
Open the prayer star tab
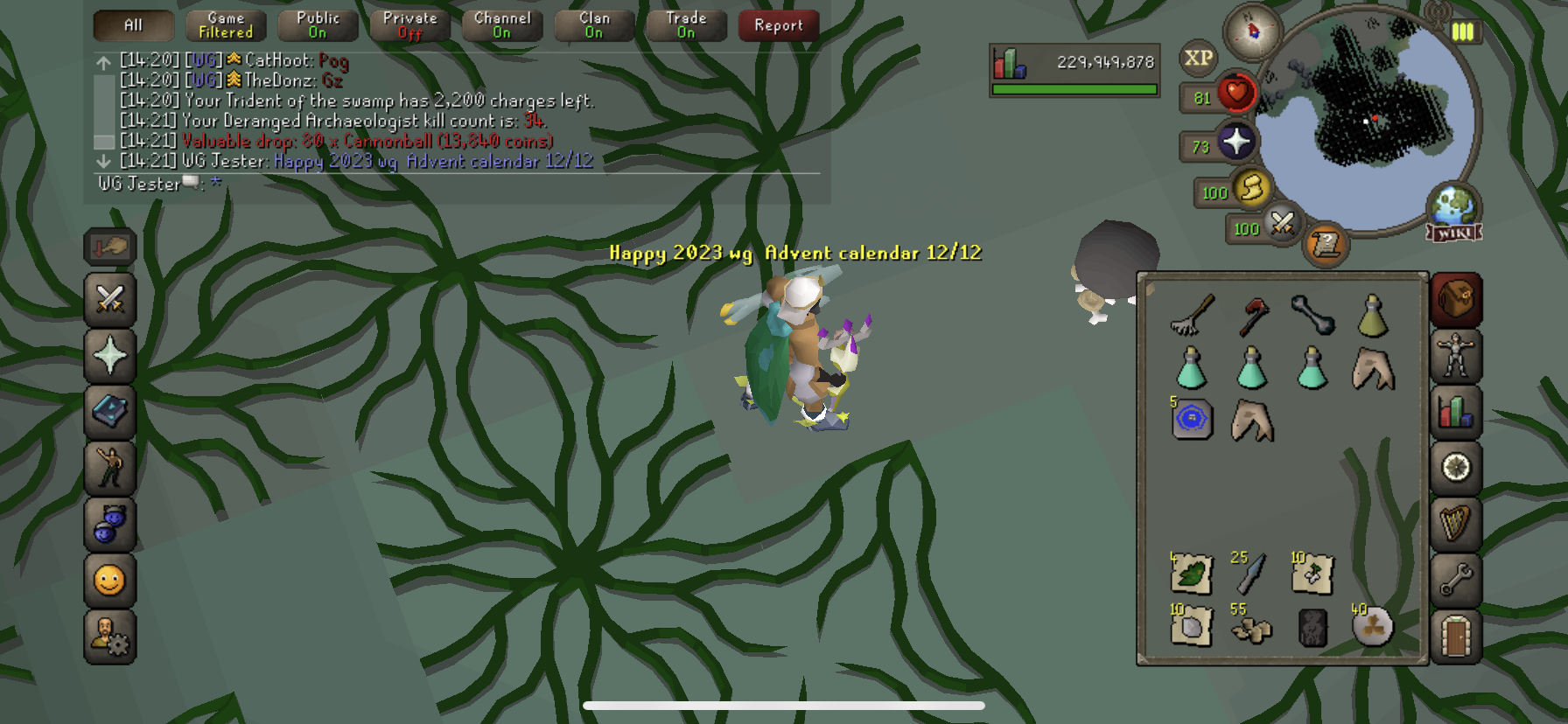[110, 356]
